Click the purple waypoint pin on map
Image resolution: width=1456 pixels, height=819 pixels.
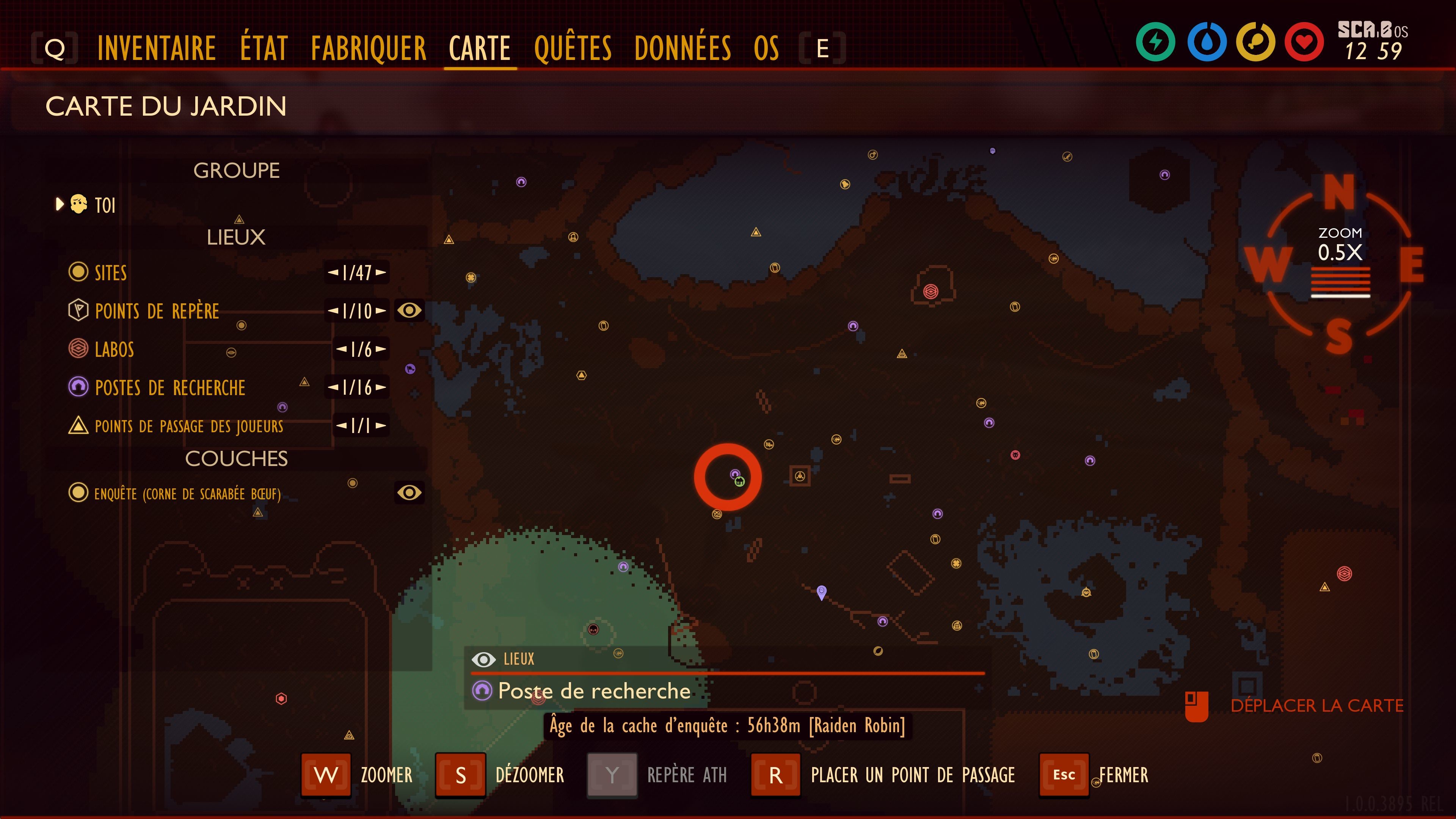[822, 592]
